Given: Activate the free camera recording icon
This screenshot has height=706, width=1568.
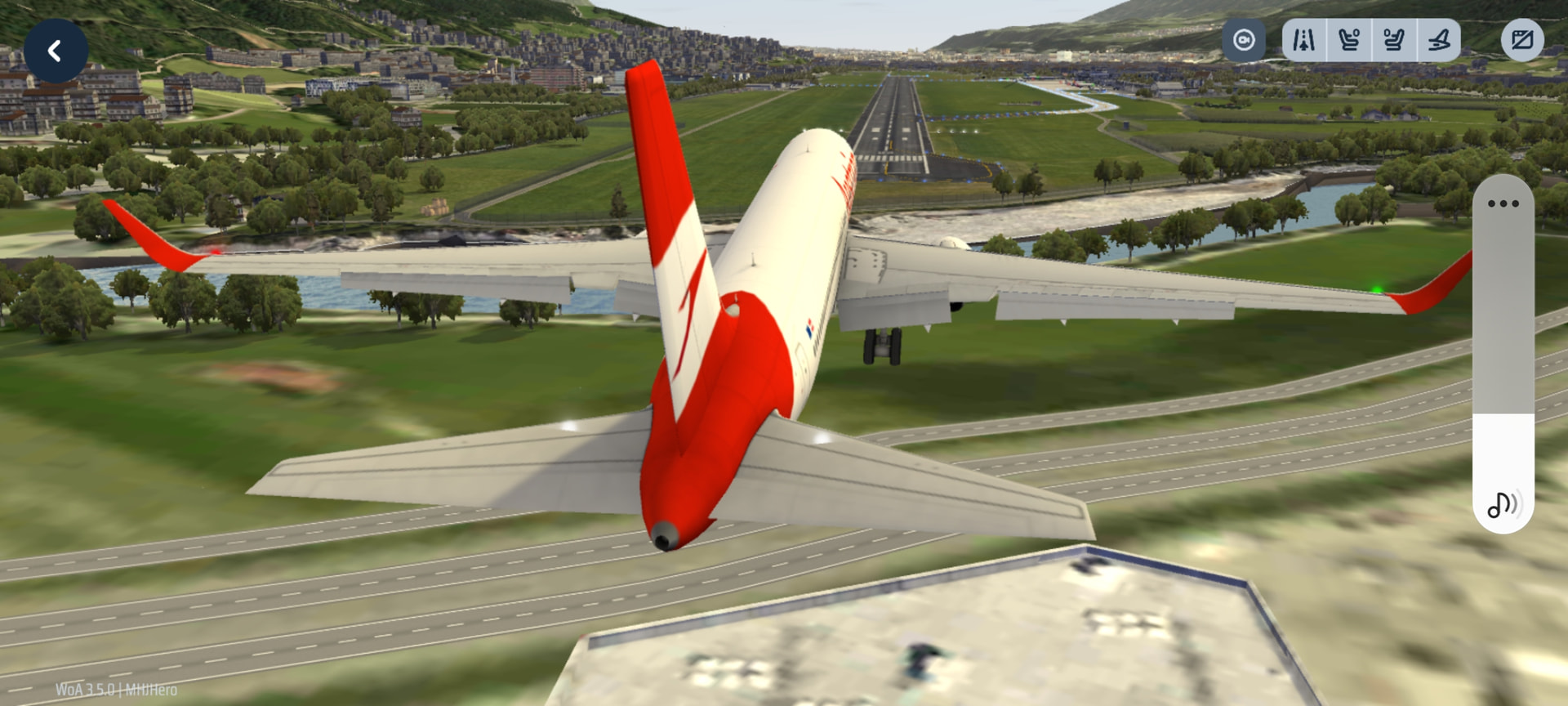Looking at the screenshot, I should 1243,40.
